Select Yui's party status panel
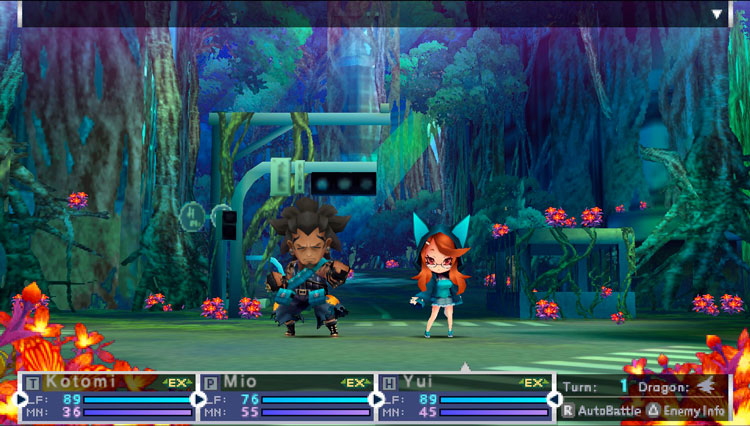This screenshot has height=426, width=750. pyautogui.click(x=465, y=397)
